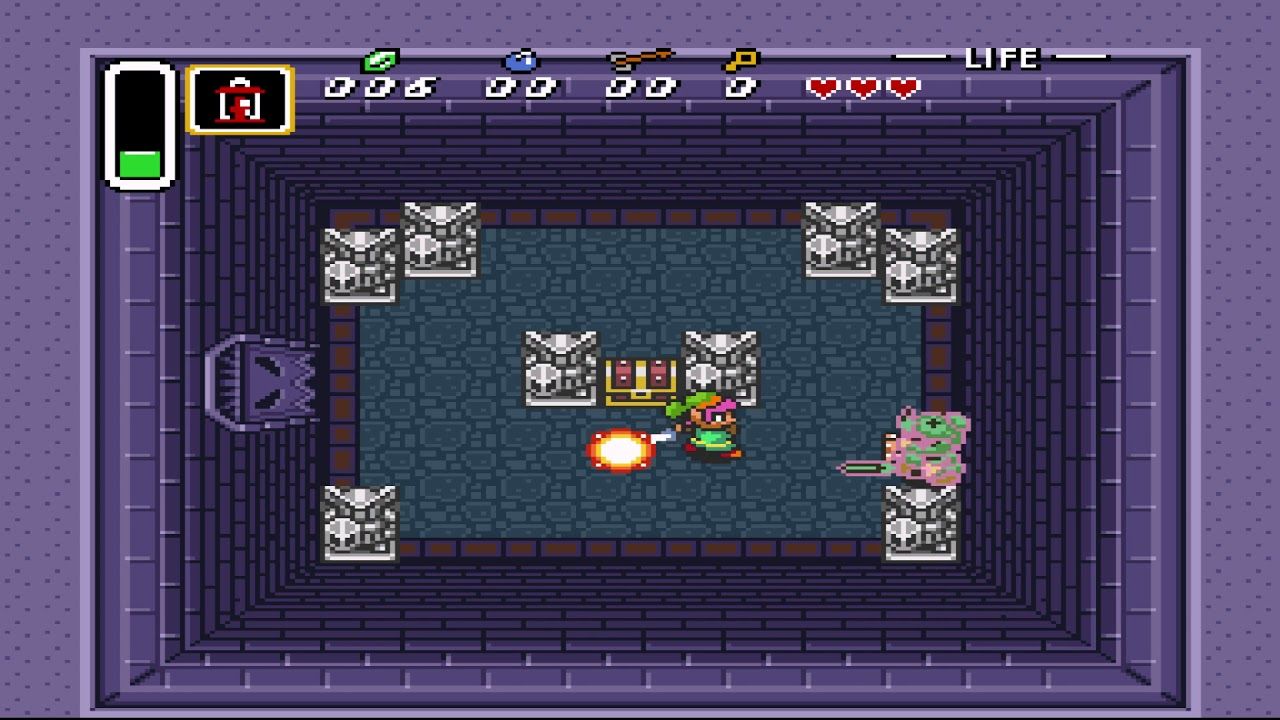Click the bomb icon in the status bar
The width and height of the screenshot is (1280, 720).
(520, 60)
